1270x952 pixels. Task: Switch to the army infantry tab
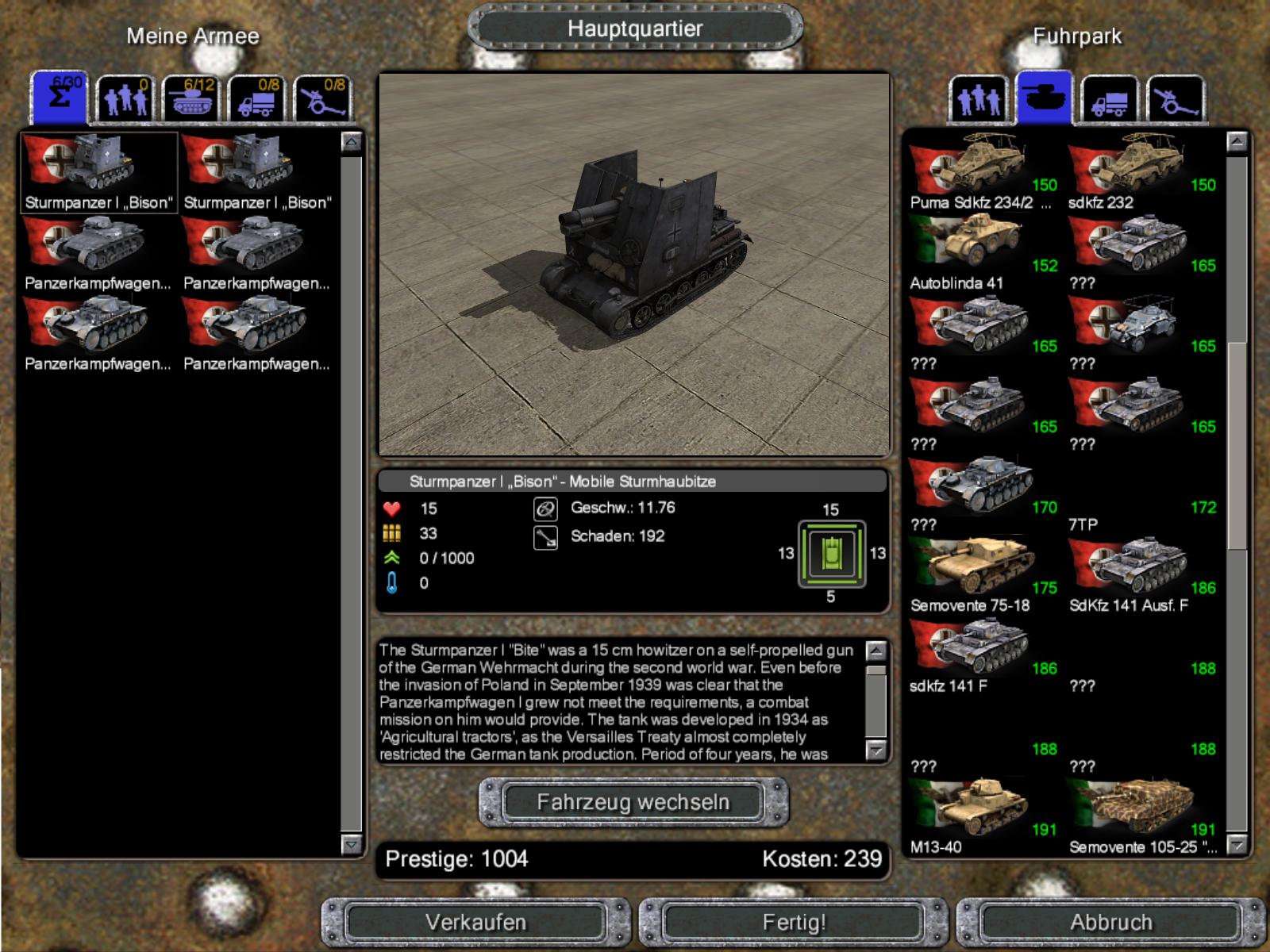point(125,99)
